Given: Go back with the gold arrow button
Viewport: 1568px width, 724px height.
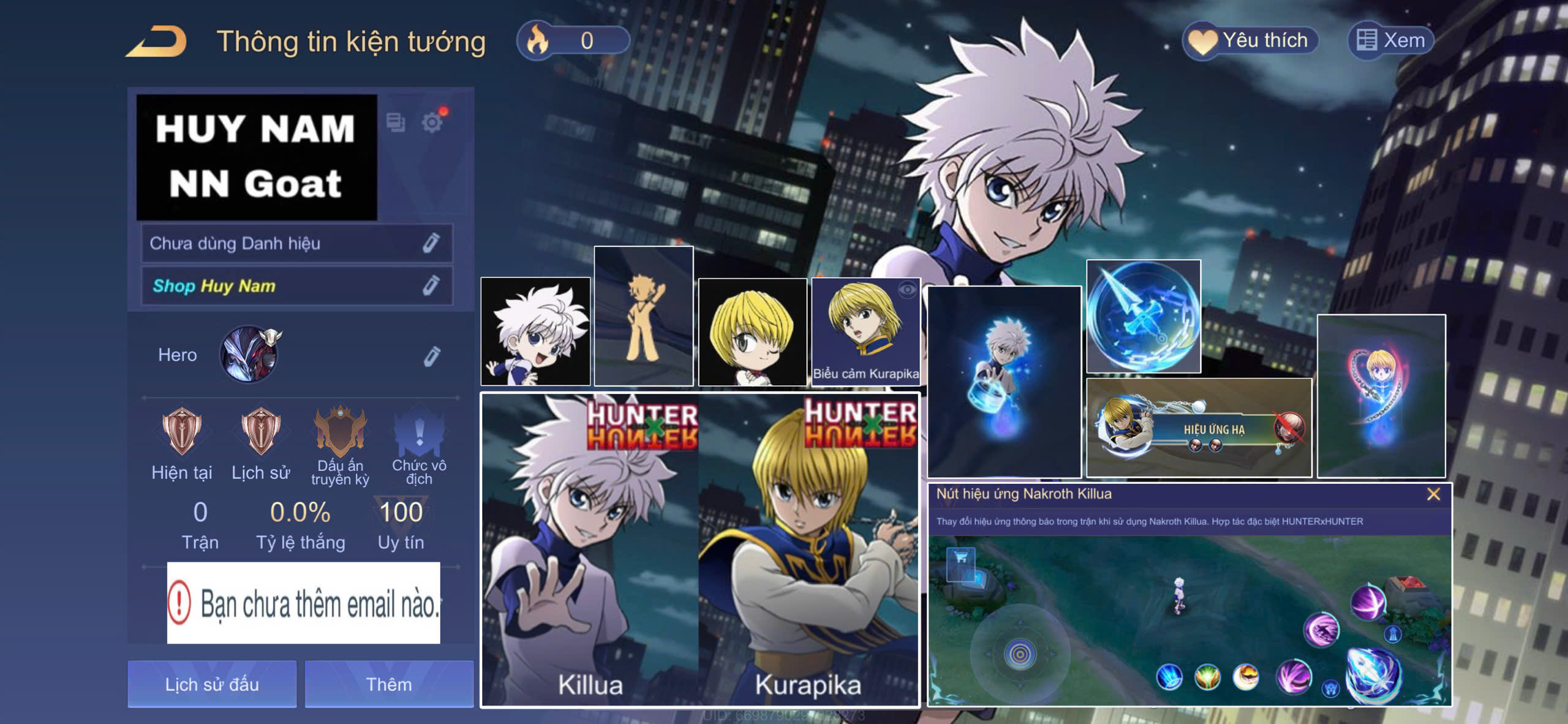Looking at the screenshot, I should pos(157,42).
